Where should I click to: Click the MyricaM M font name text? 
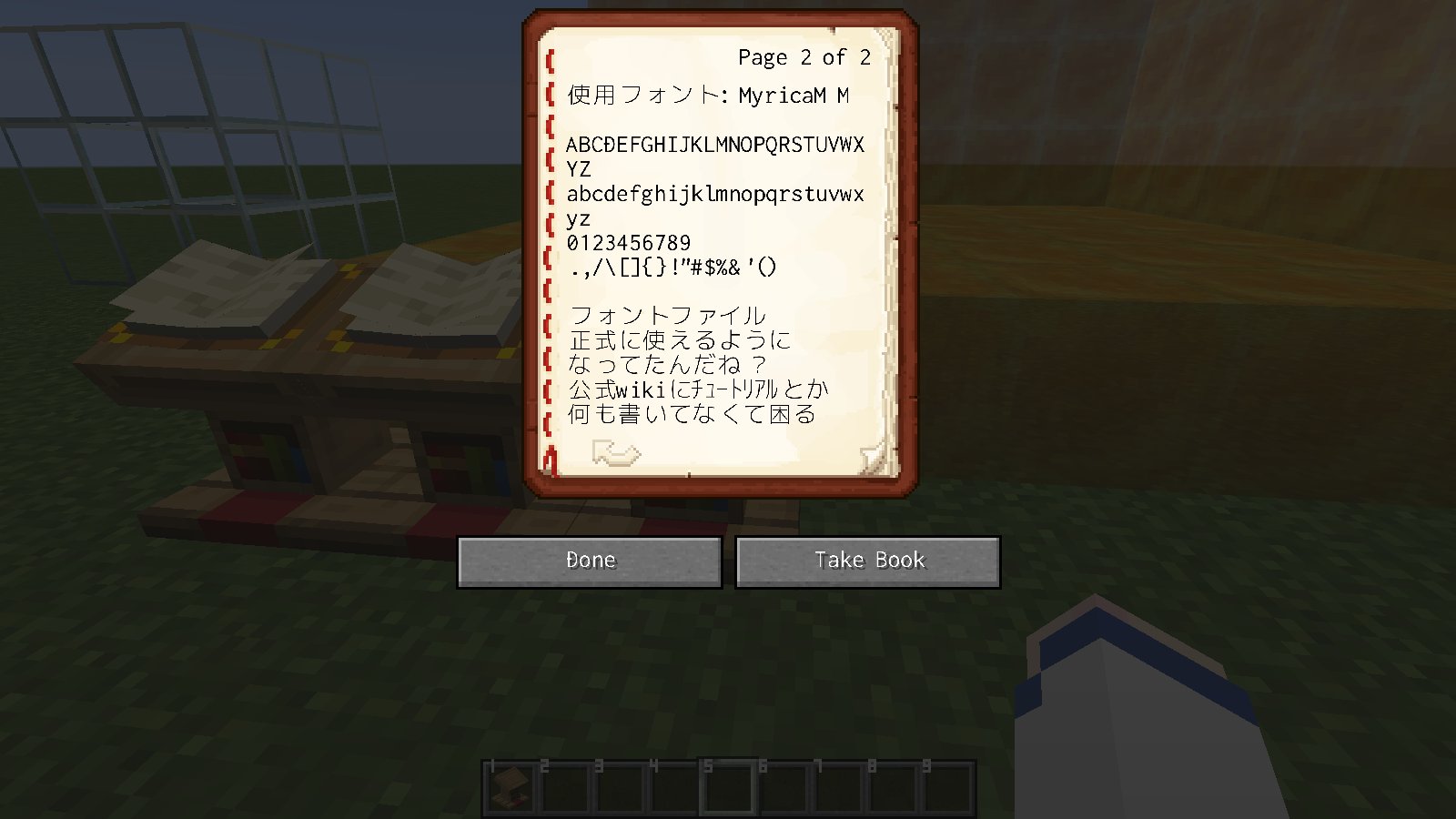tap(794, 94)
